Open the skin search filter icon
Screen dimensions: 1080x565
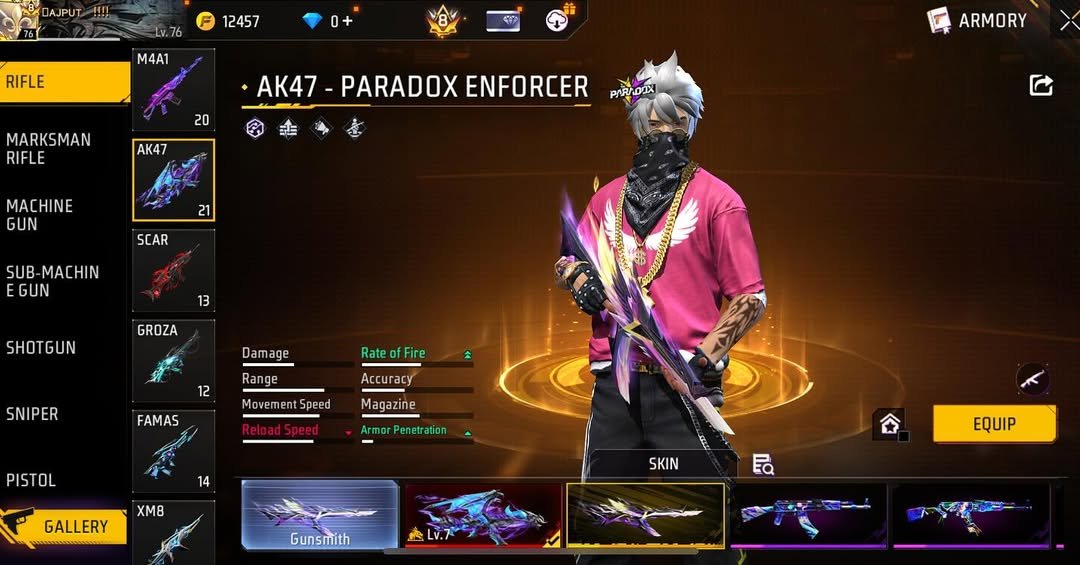coord(763,464)
